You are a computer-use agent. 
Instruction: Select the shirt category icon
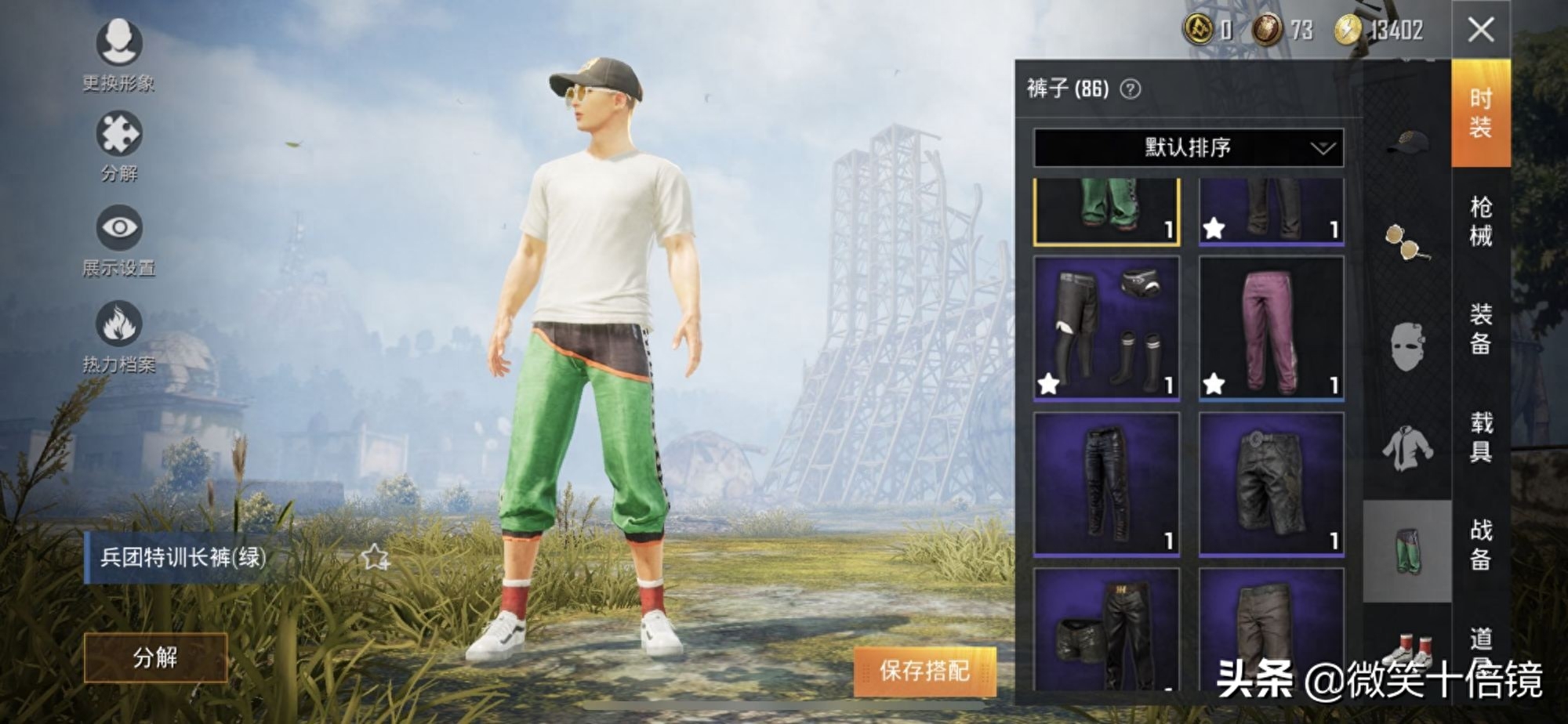(x=1407, y=448)
